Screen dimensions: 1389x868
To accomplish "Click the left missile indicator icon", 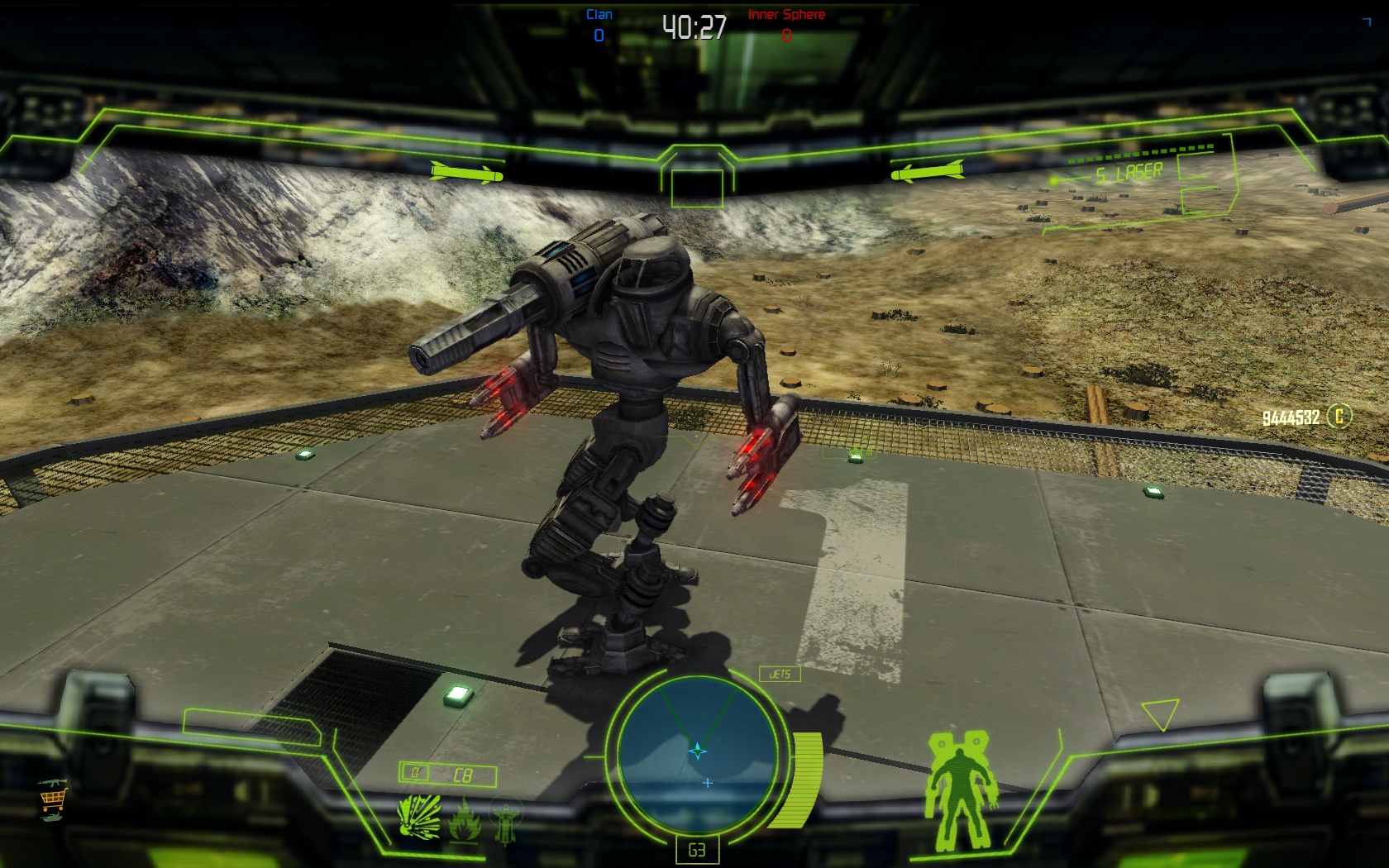I will [466, 173].
